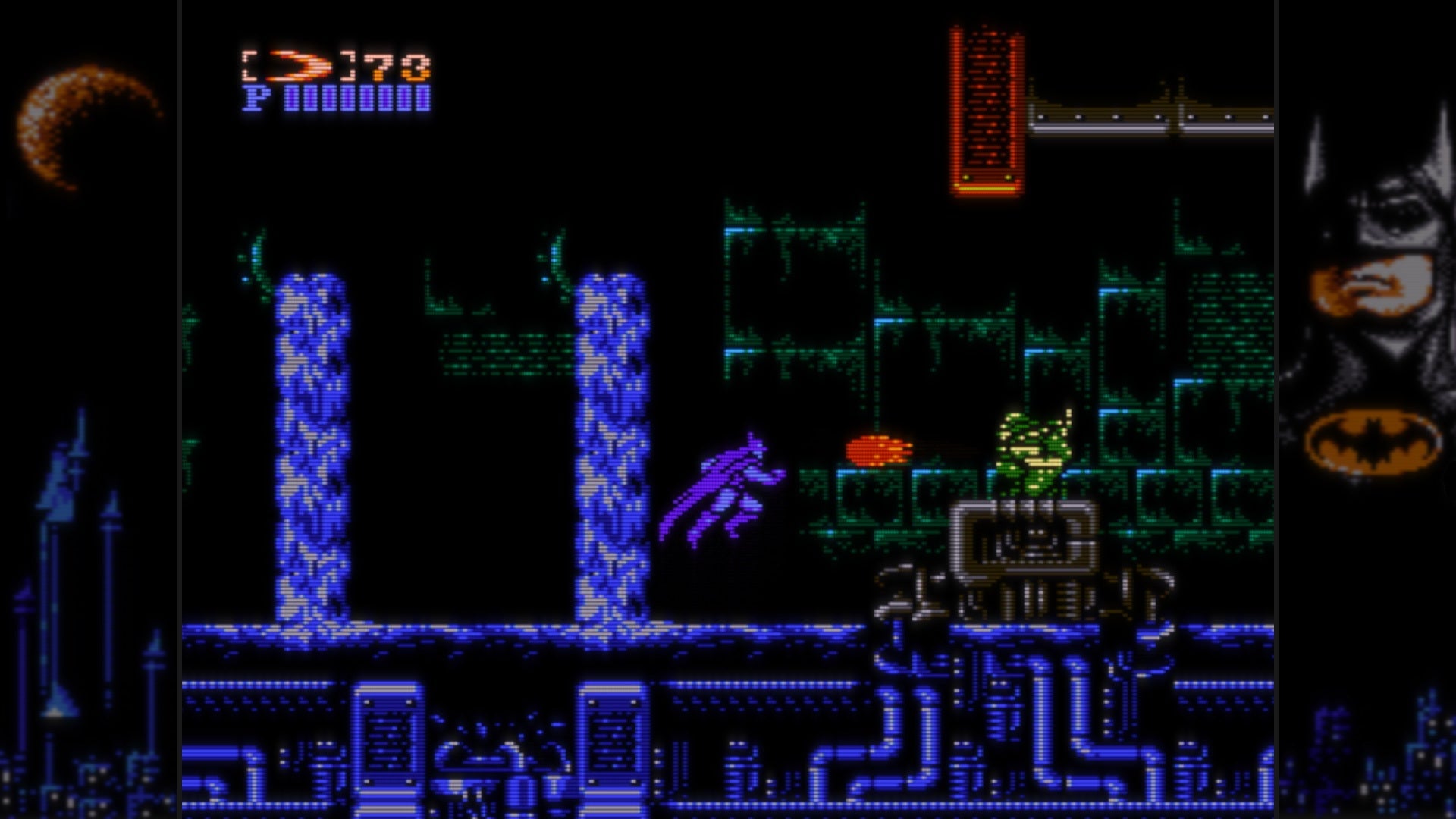Click the red hanging crusher at top

[986, 106]
